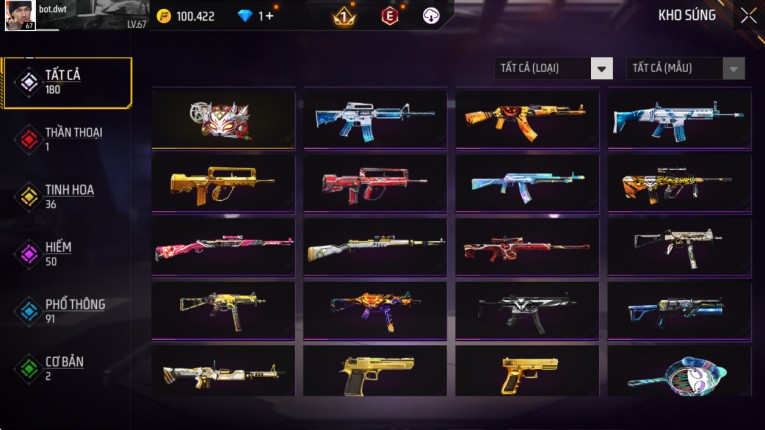Screen dimensions: 765x430
Task: Add diamonds with the plus button
Action: (x=270, y=16)
